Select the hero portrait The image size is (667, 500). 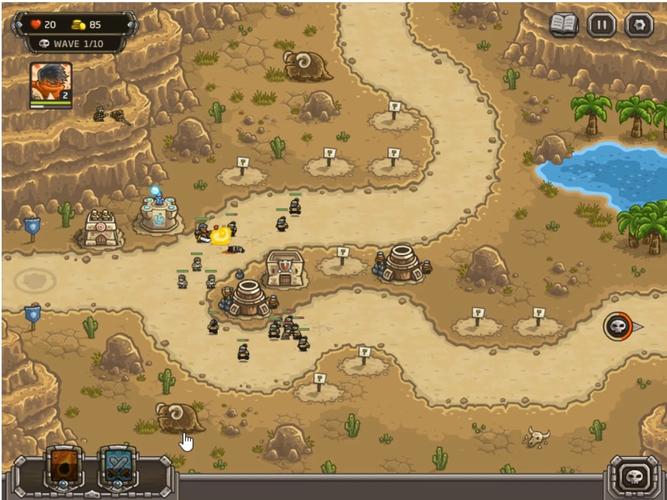click(x=49, y=84)
